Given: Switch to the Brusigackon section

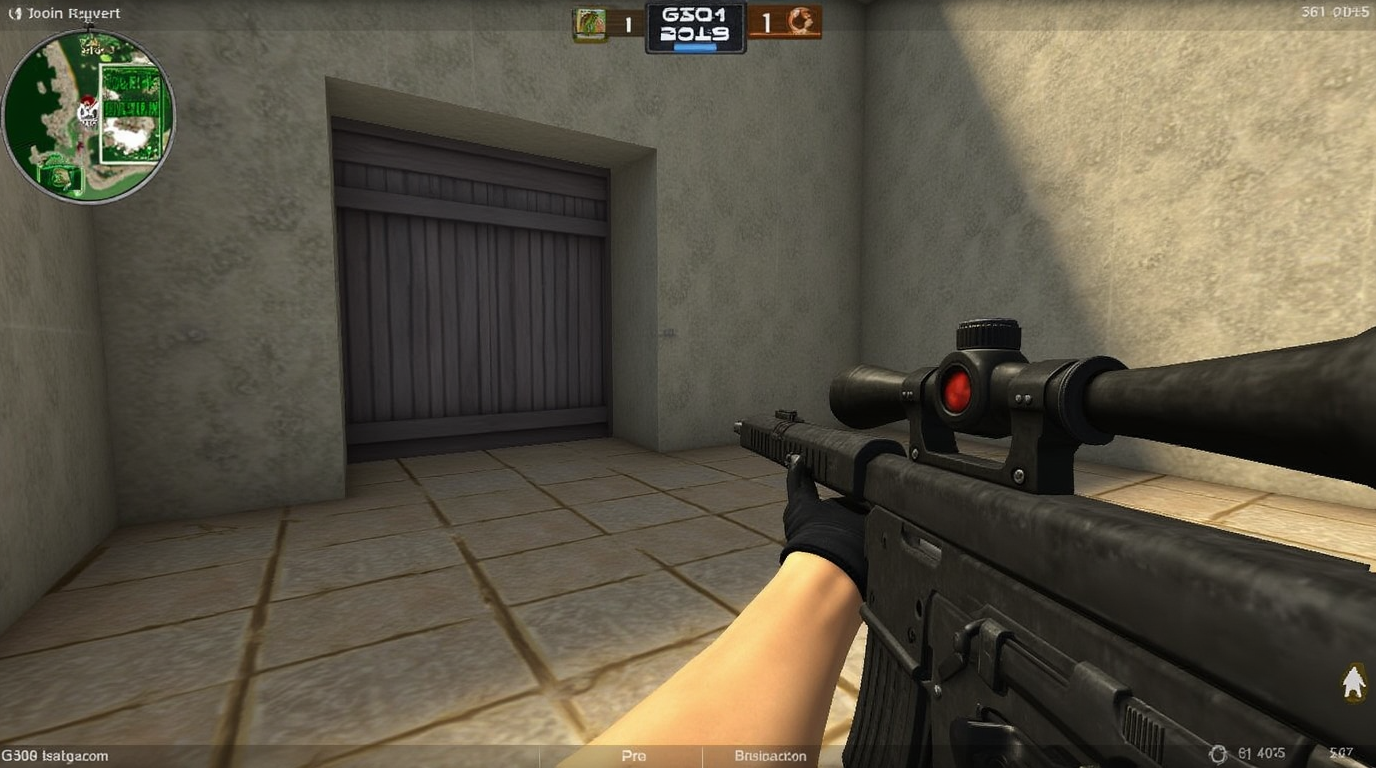Looking at the screenshot, I should [768, 756].
